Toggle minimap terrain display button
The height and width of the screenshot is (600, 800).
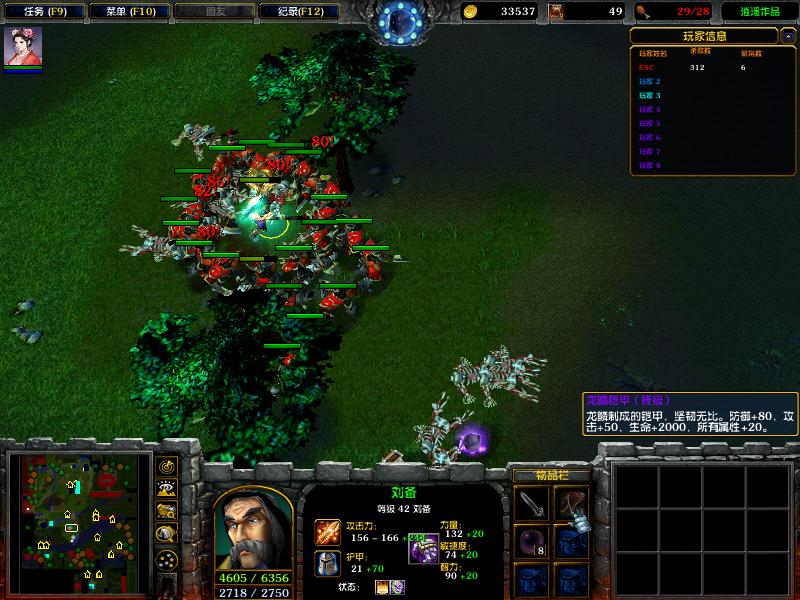point(167,489)
